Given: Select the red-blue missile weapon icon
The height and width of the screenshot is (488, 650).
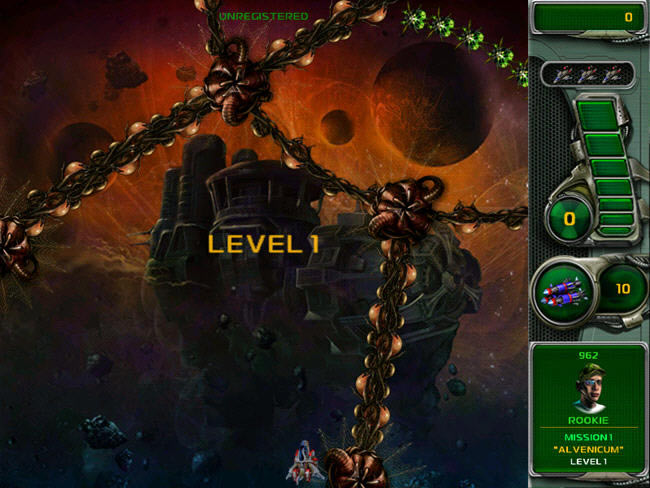Looking at the screenshot, I should (561, 292).
